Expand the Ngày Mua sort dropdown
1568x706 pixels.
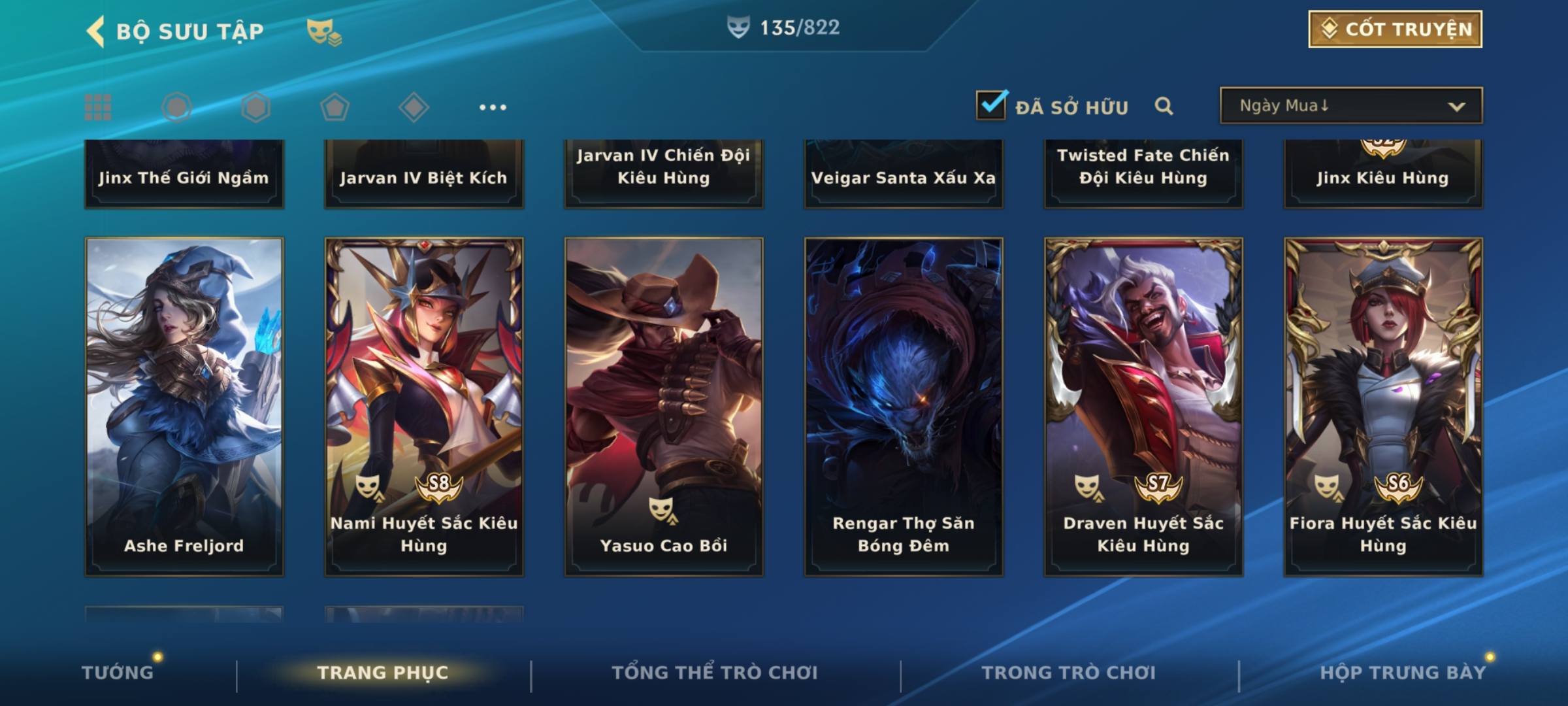(1350, 106)
